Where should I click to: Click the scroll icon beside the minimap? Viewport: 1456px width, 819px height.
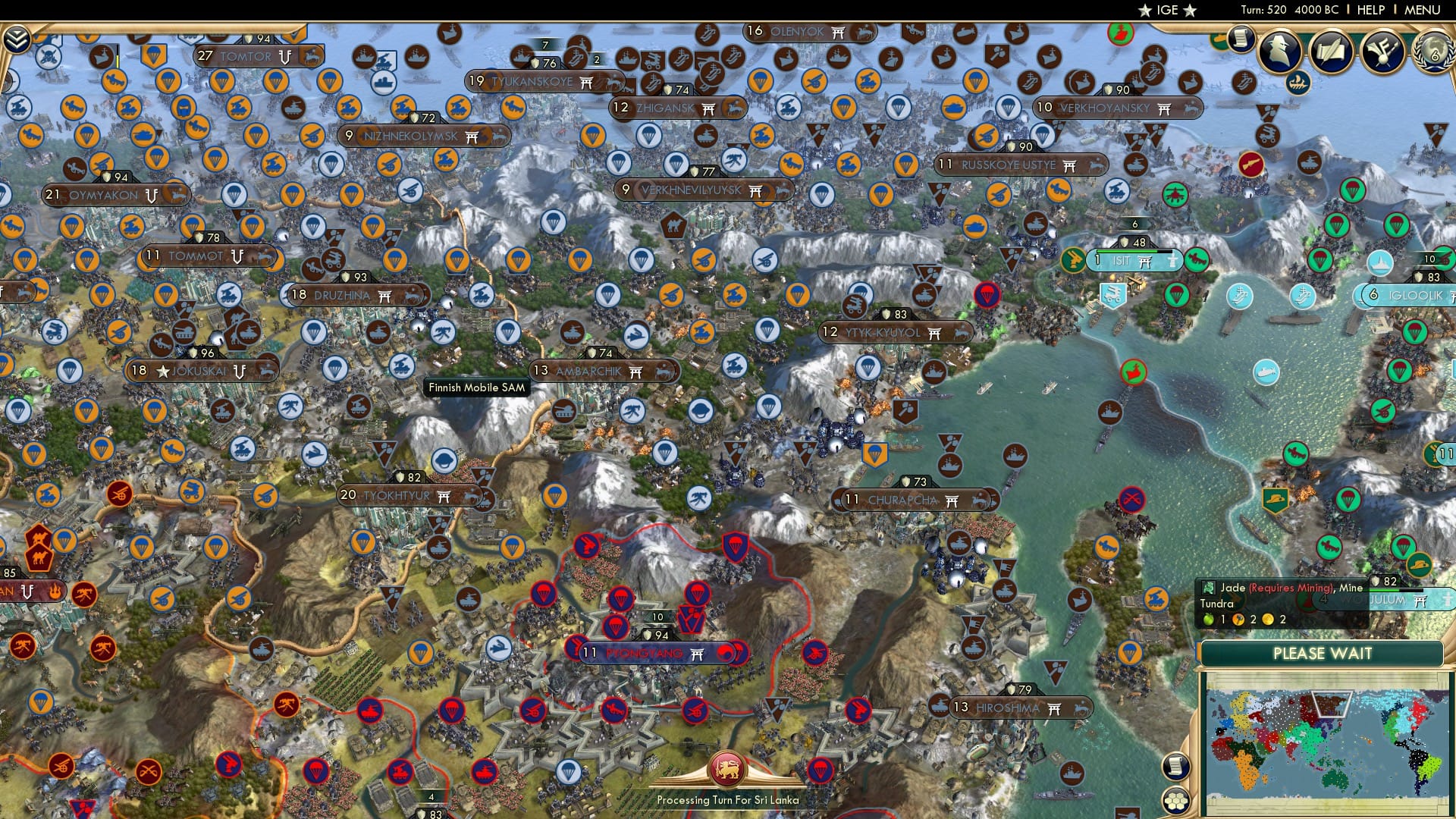point(1176,766)
